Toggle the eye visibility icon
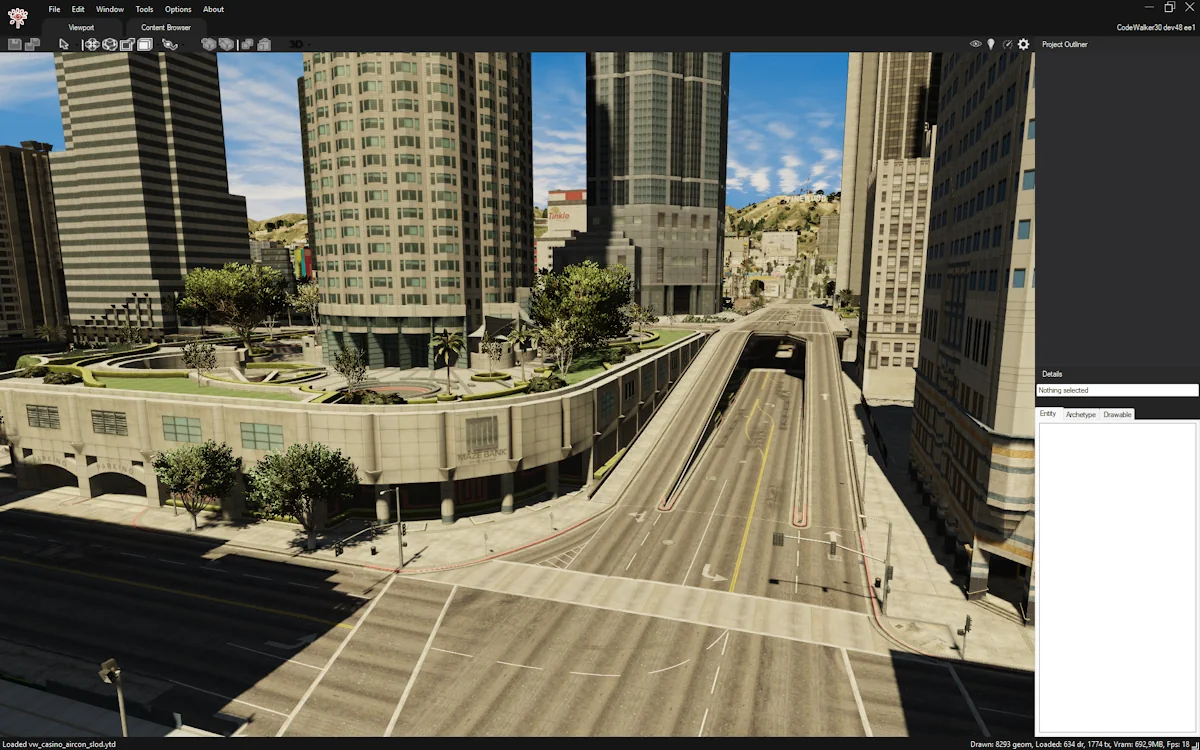The width and height of the screenshot is (1200, 750). (x=976, y=44)
